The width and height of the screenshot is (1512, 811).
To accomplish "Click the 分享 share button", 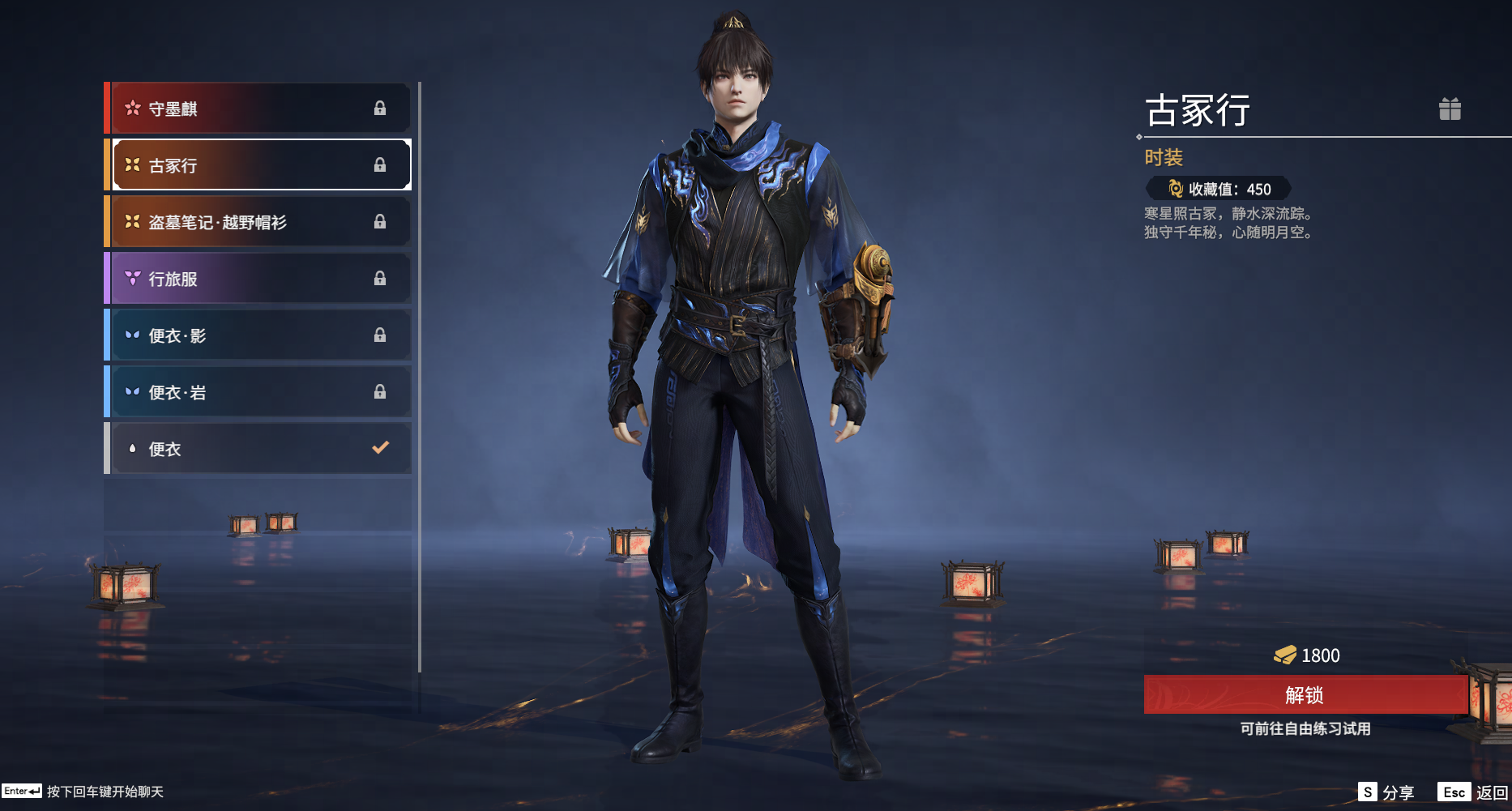I will (1387, 792).
